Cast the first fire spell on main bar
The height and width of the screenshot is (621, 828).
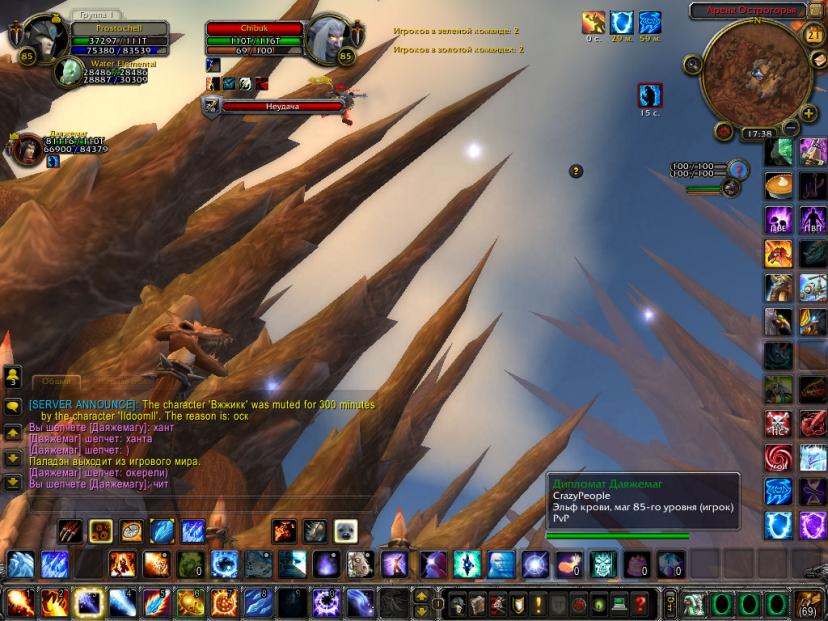(x=20, y=603)
